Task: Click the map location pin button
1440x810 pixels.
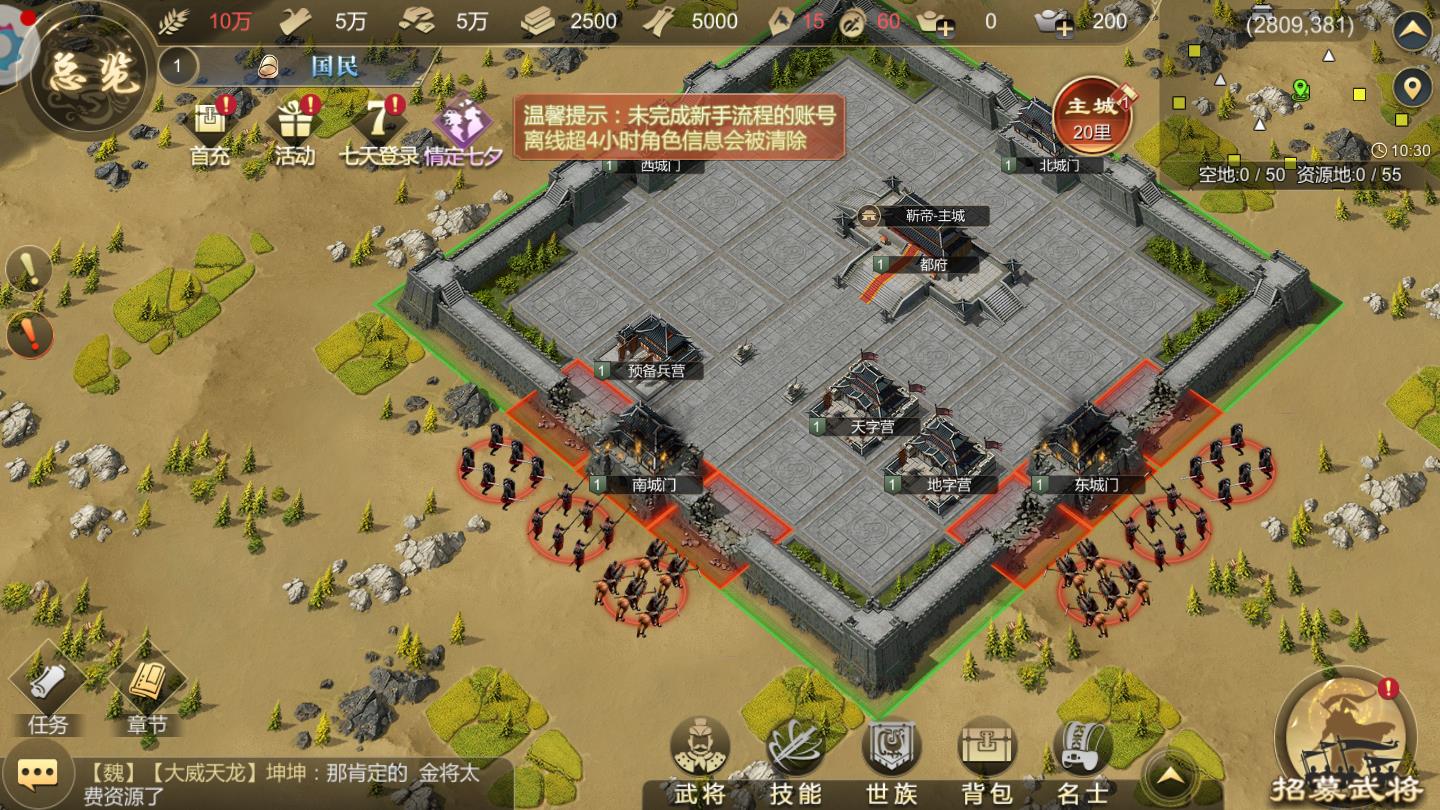Action: 1412,89
